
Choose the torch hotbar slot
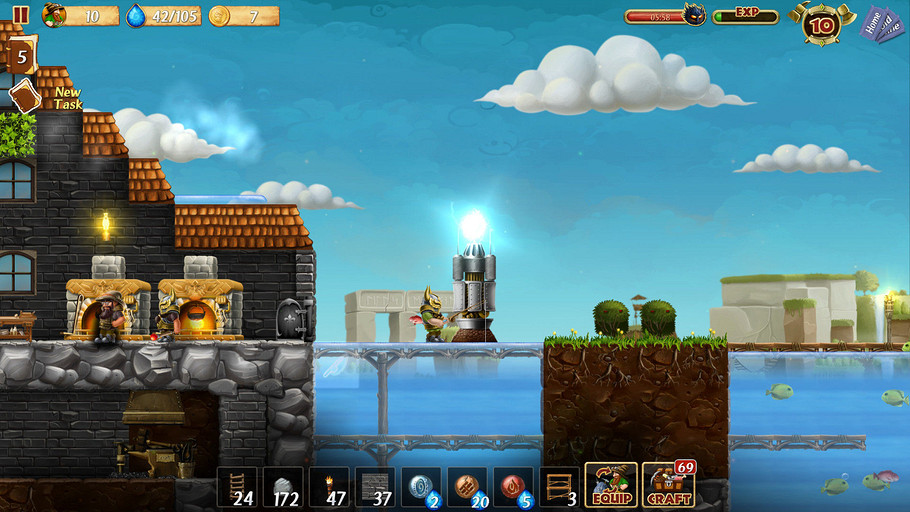329,487
